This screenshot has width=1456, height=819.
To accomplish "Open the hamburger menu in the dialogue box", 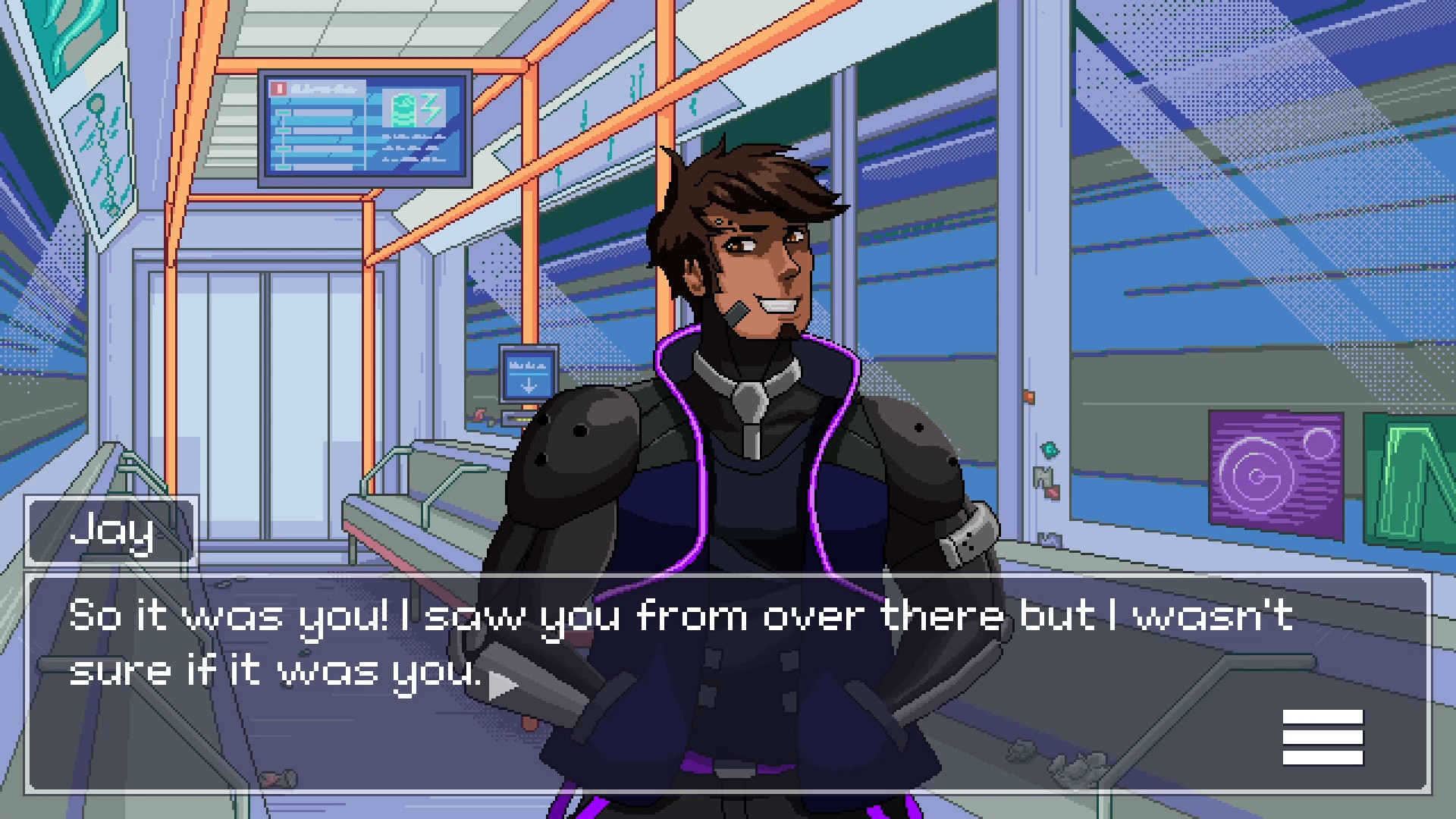I will click(1324, 737).
